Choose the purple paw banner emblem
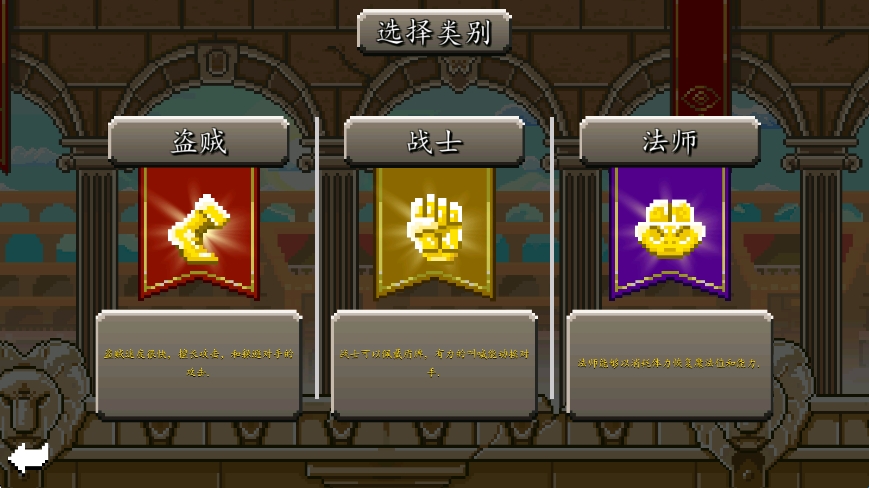The height and width of the screenshot is (488, 869). click(669, 230)
